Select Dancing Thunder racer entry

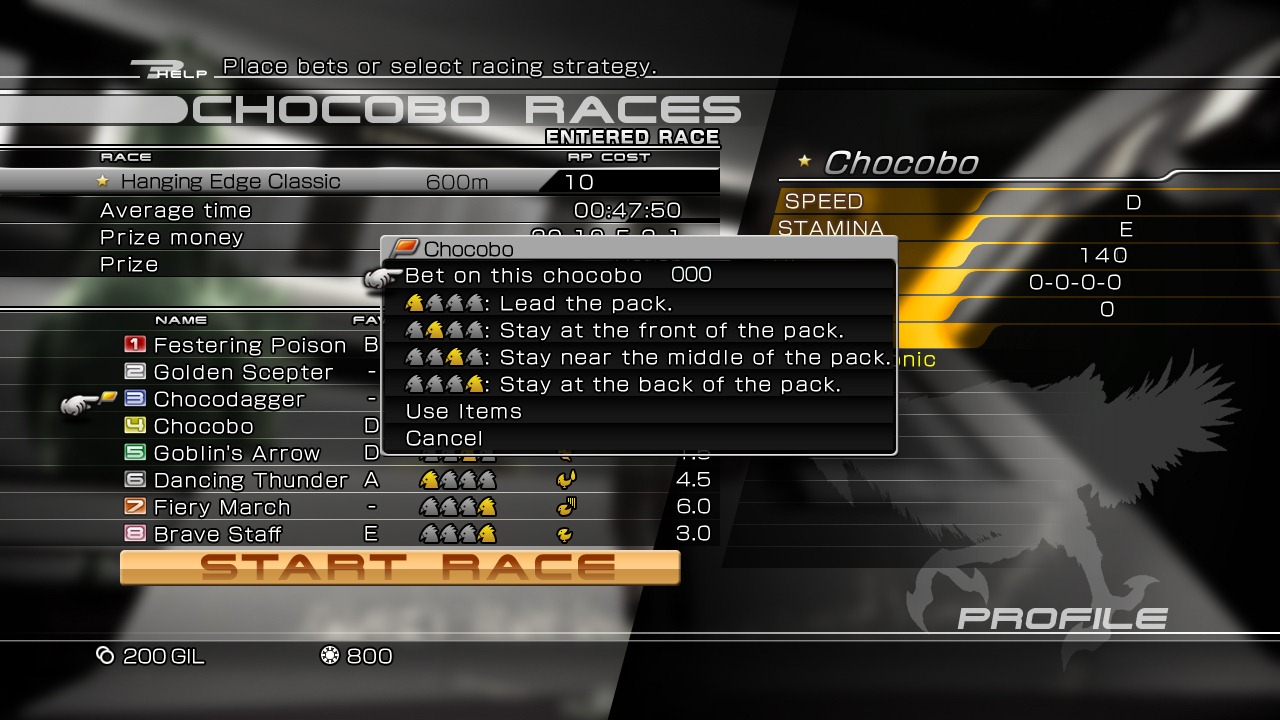250,480
